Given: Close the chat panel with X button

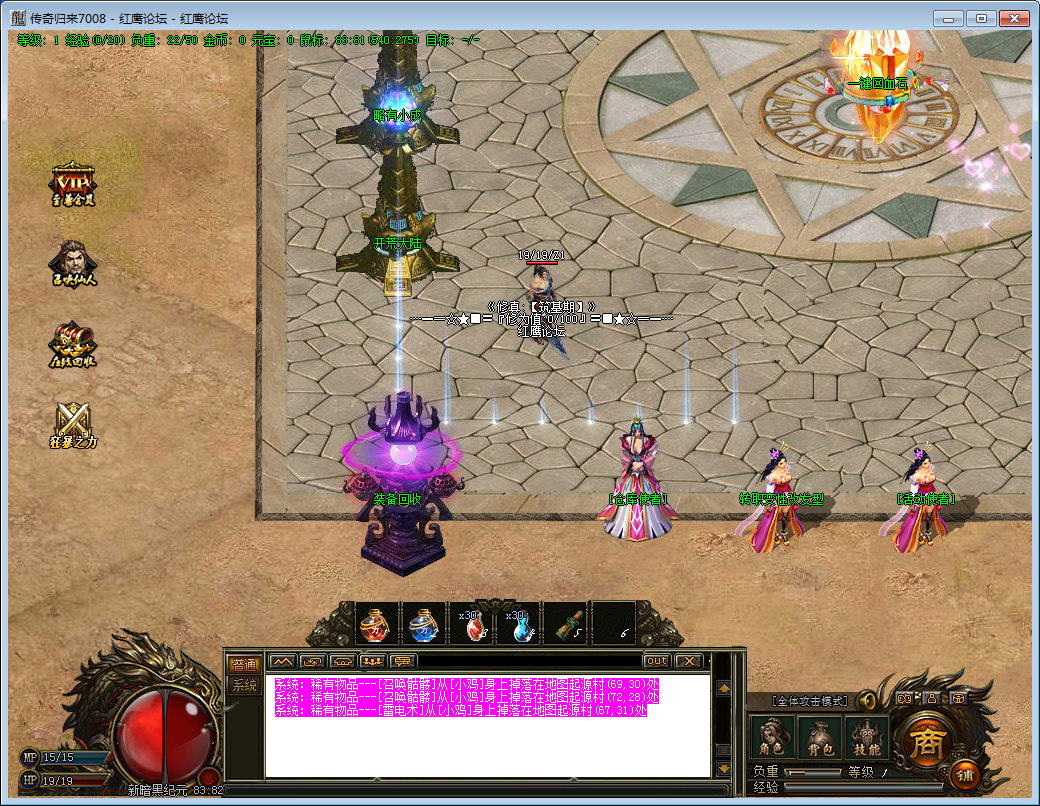Looking at the screenshot, I should click(x=688, y=661).
